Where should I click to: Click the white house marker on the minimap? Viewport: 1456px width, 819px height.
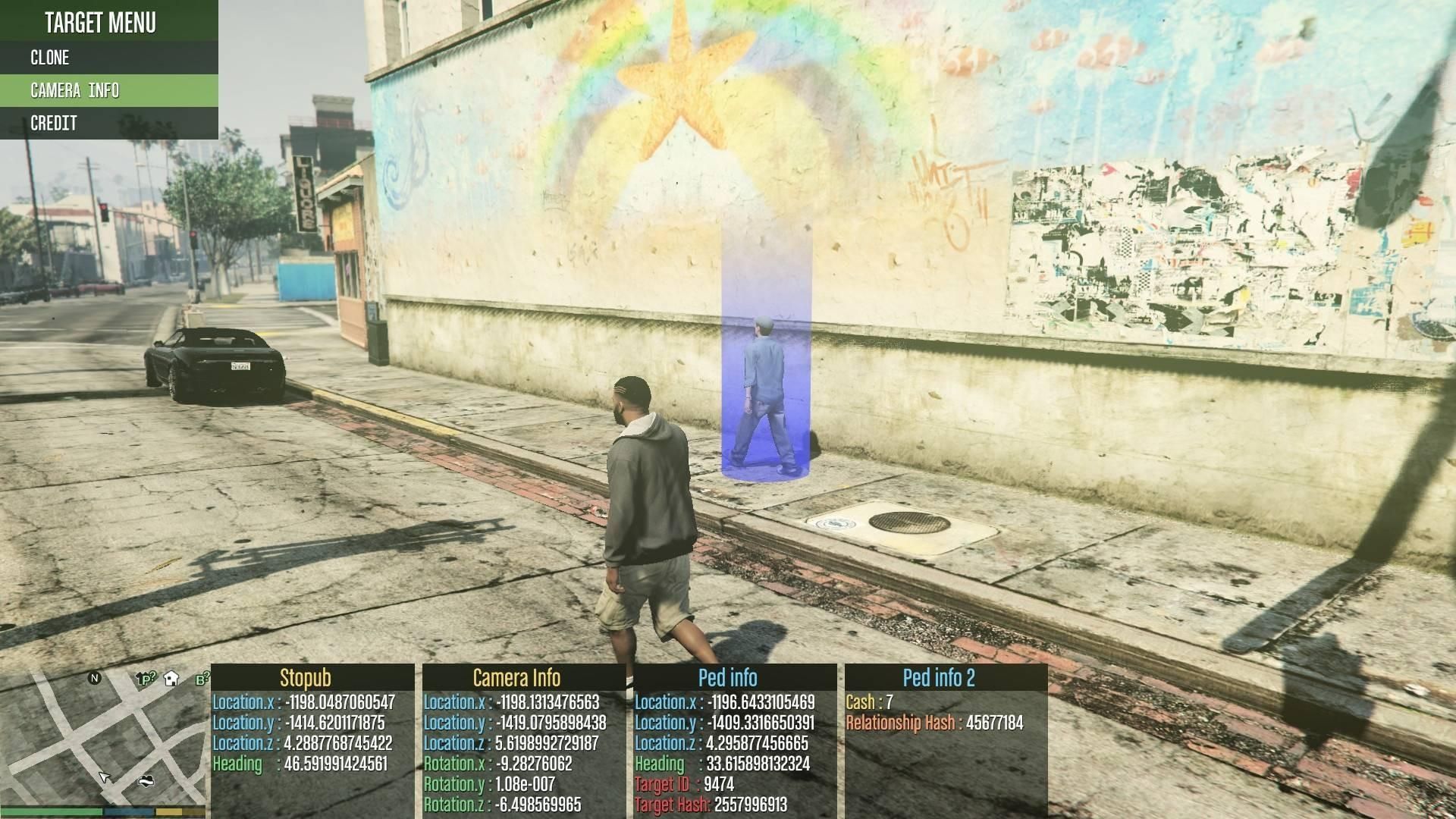tap(171, 678)
